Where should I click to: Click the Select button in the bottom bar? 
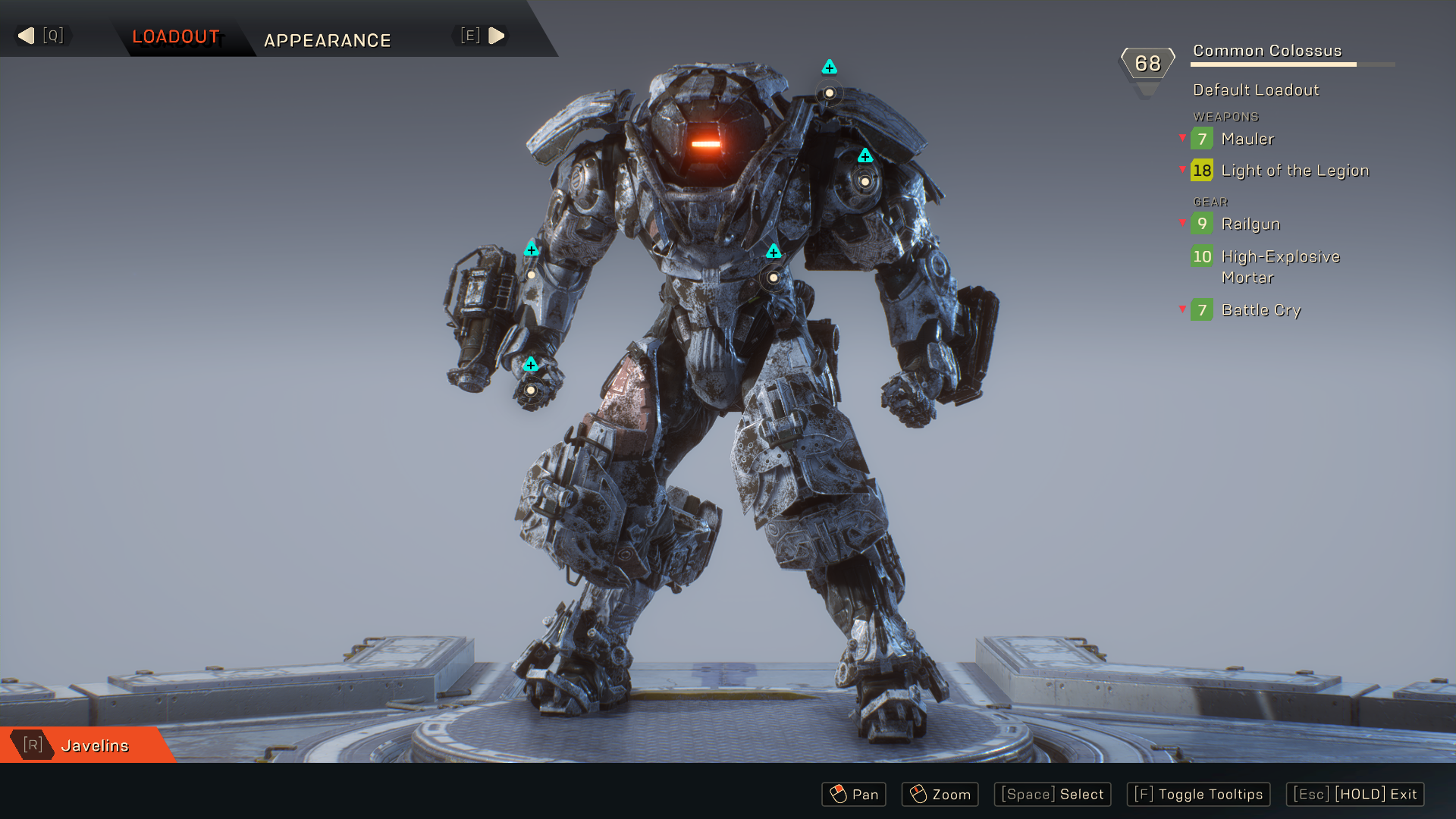point(1052,794)
